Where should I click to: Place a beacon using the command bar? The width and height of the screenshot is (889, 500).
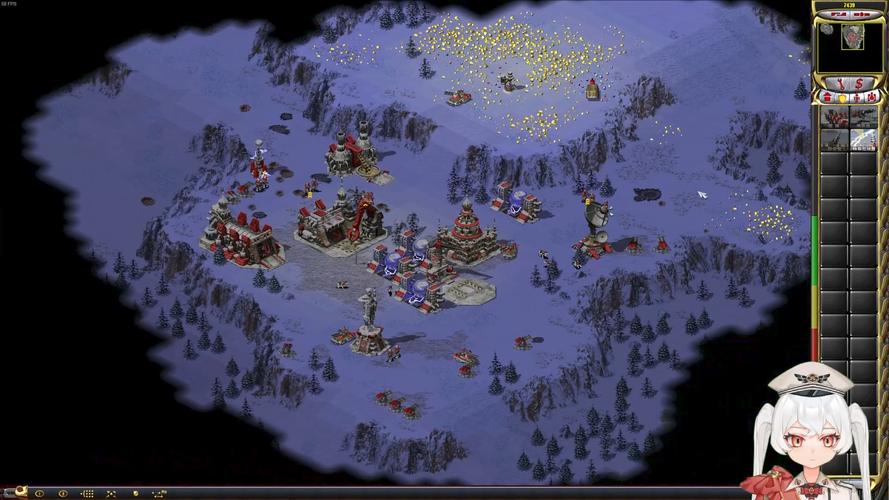136,493
